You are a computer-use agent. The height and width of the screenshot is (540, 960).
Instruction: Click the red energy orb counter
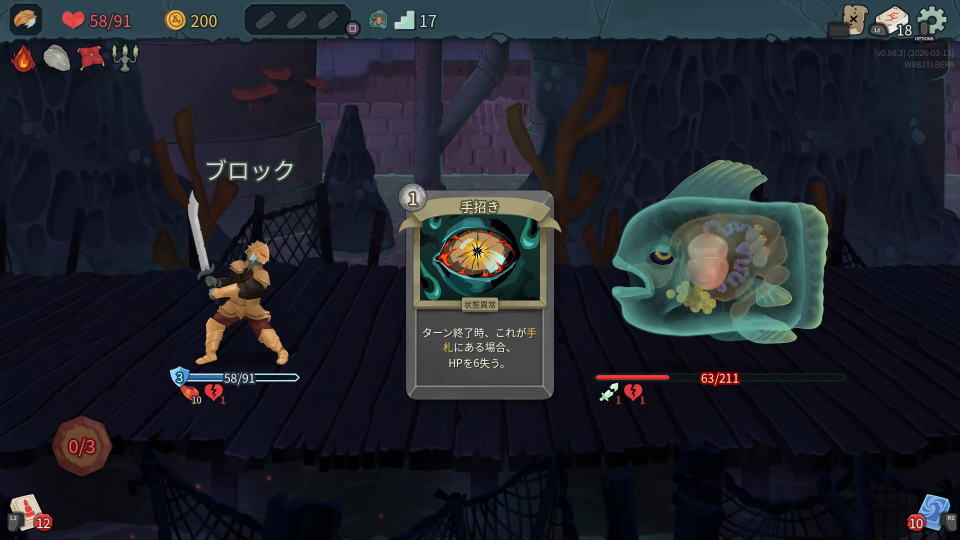tap(82, 446)
